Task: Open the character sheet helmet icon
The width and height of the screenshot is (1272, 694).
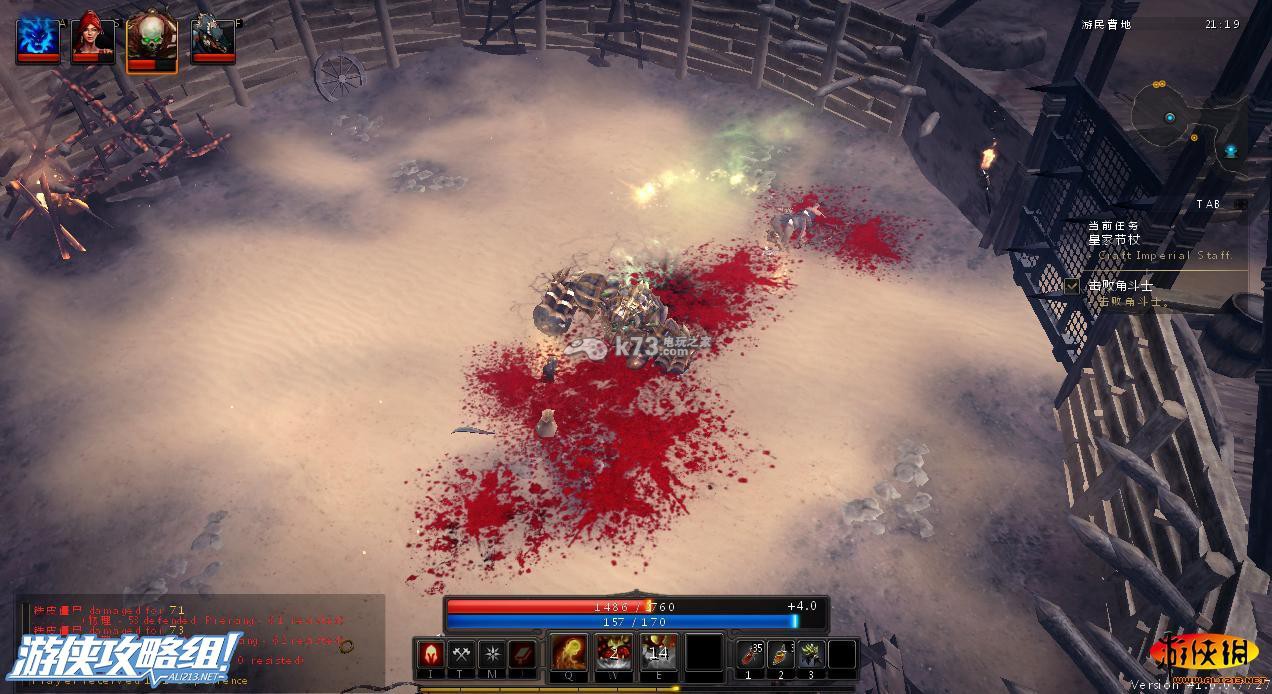Action: [x=431, y=655]
